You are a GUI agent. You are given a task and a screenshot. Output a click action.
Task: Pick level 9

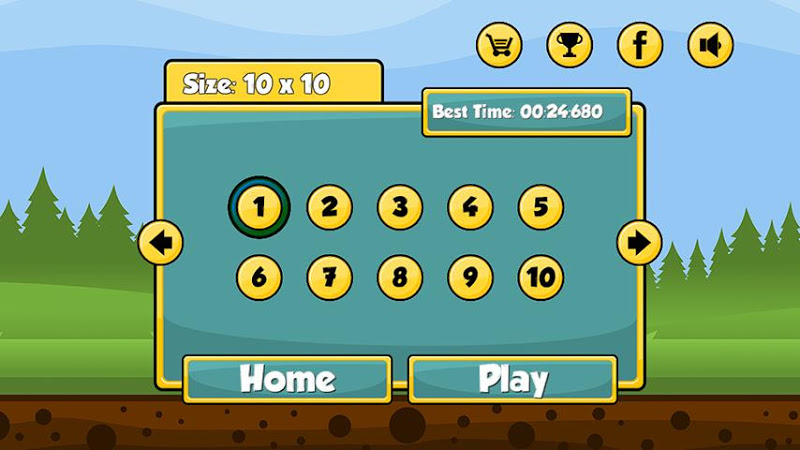[x=470, y=276]
